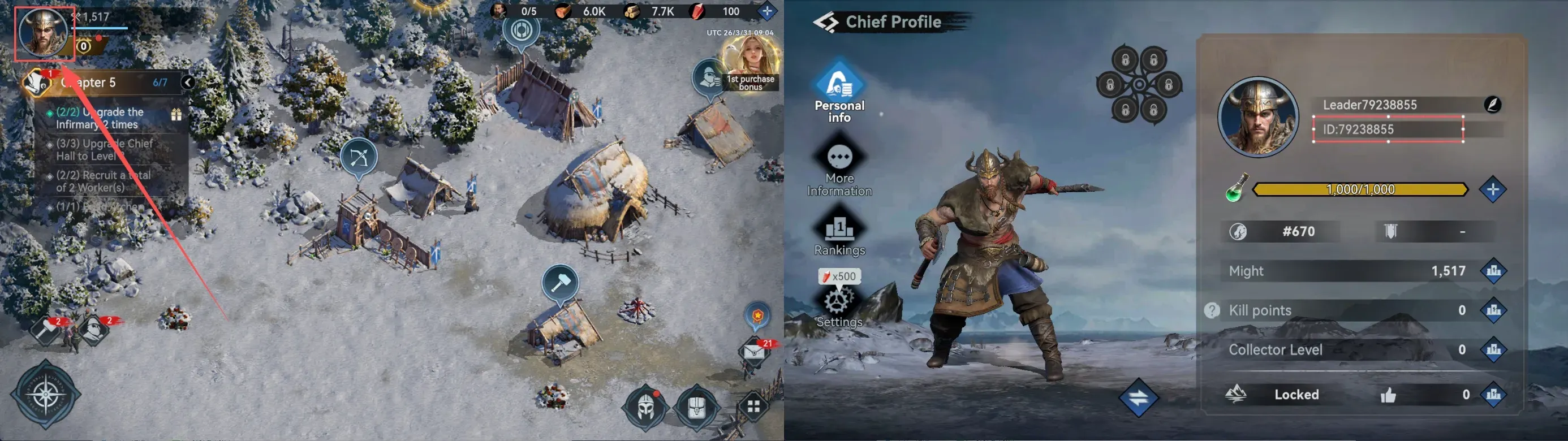Collapse the Chapter 5 quest panel
This screenshot has height=441, width=1568.
click(x=188, y=83)
